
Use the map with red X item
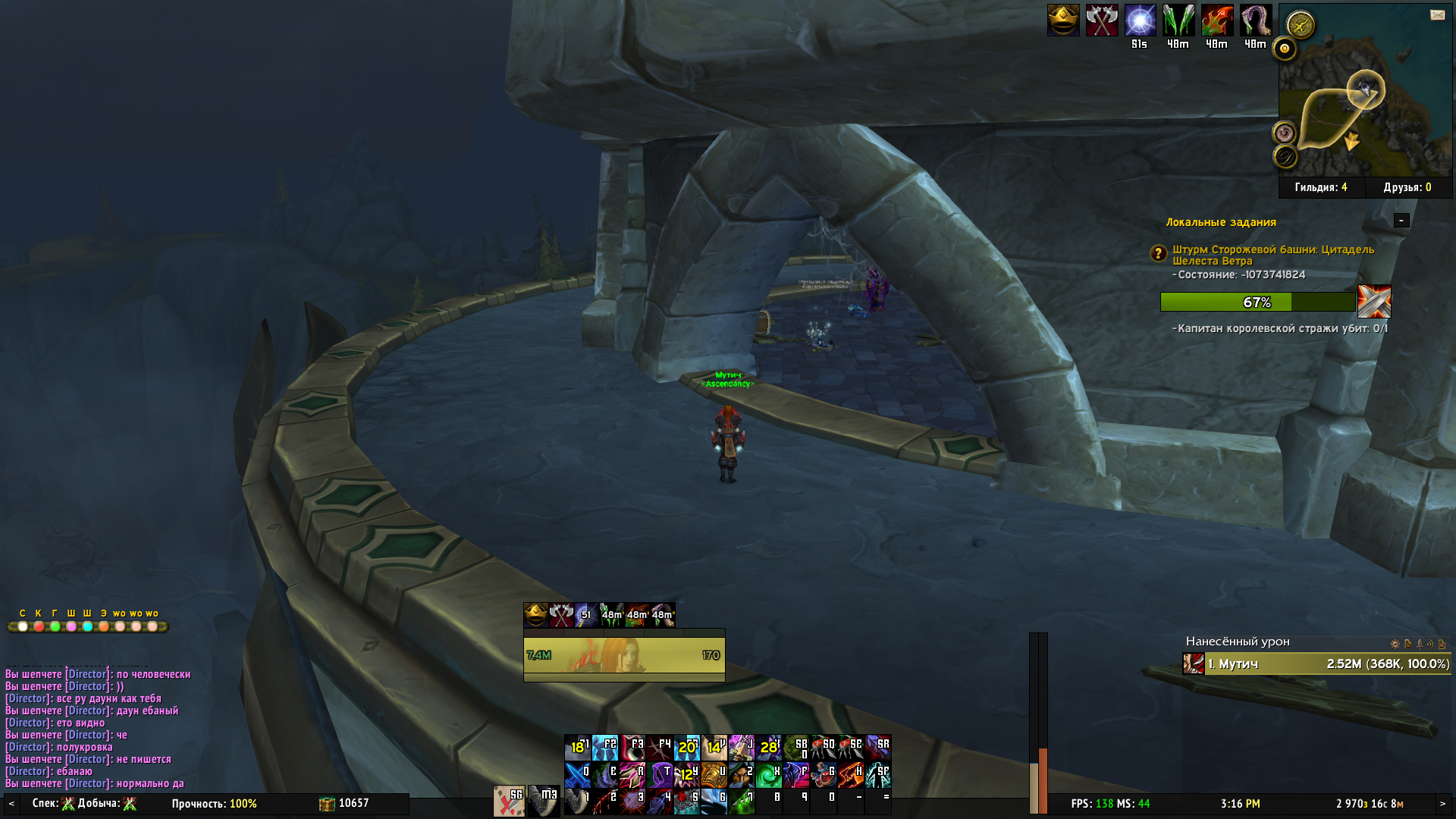point(509,801)
